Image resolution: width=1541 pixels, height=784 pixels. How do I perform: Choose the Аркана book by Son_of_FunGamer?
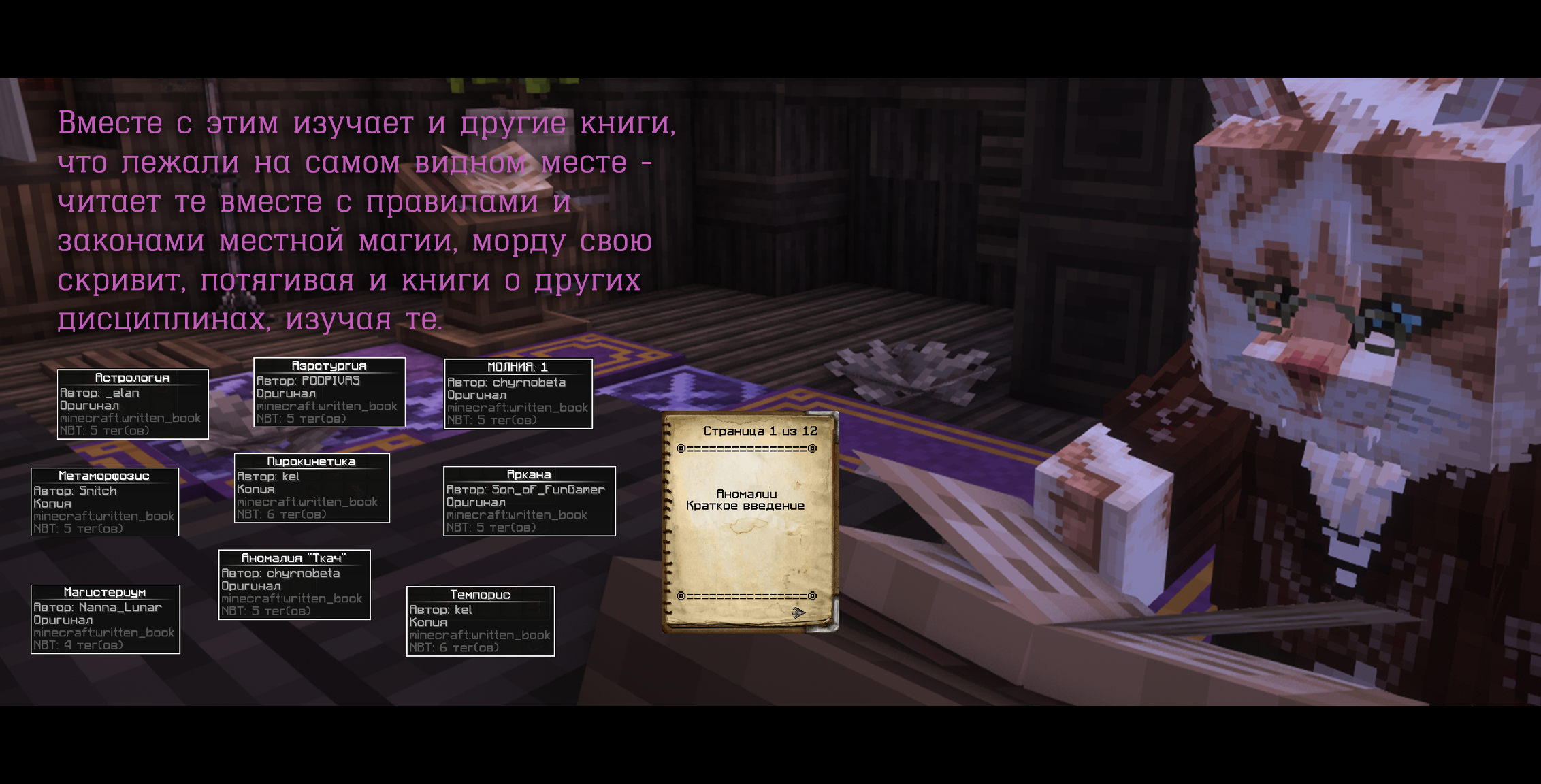pos(529,501)
